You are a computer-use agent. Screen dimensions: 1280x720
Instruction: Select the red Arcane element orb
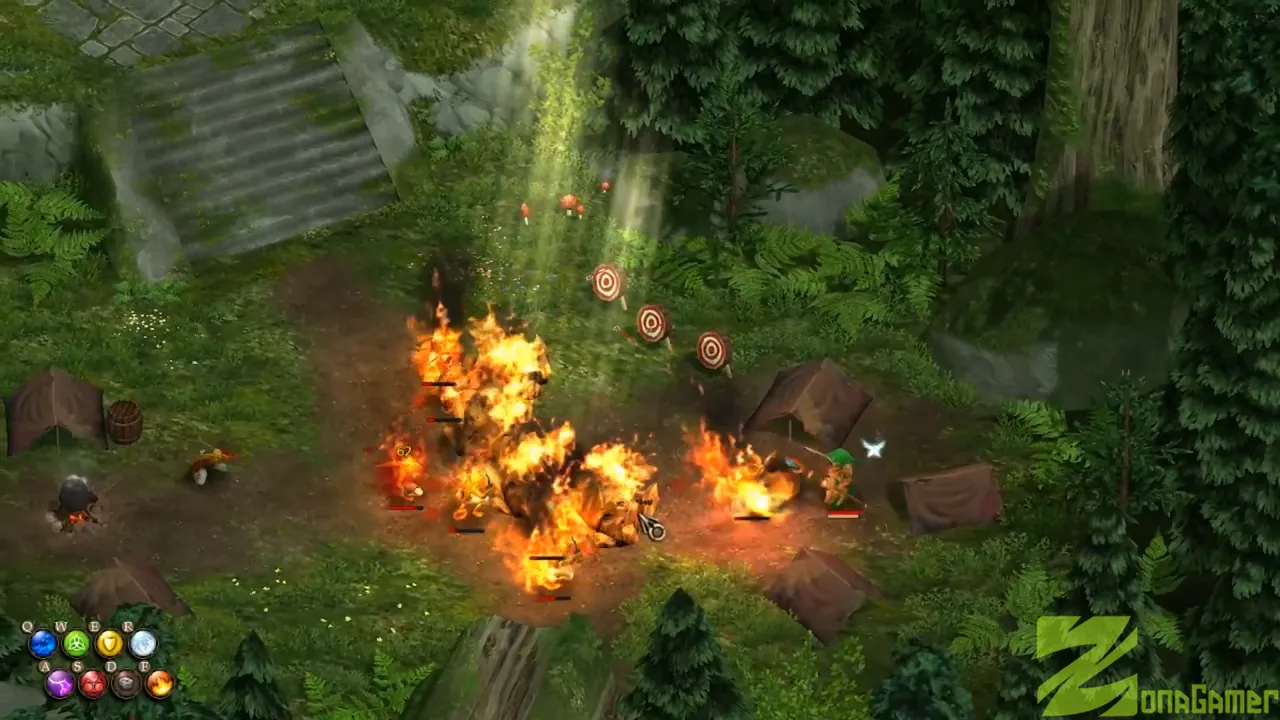click(x=93, y=684)
